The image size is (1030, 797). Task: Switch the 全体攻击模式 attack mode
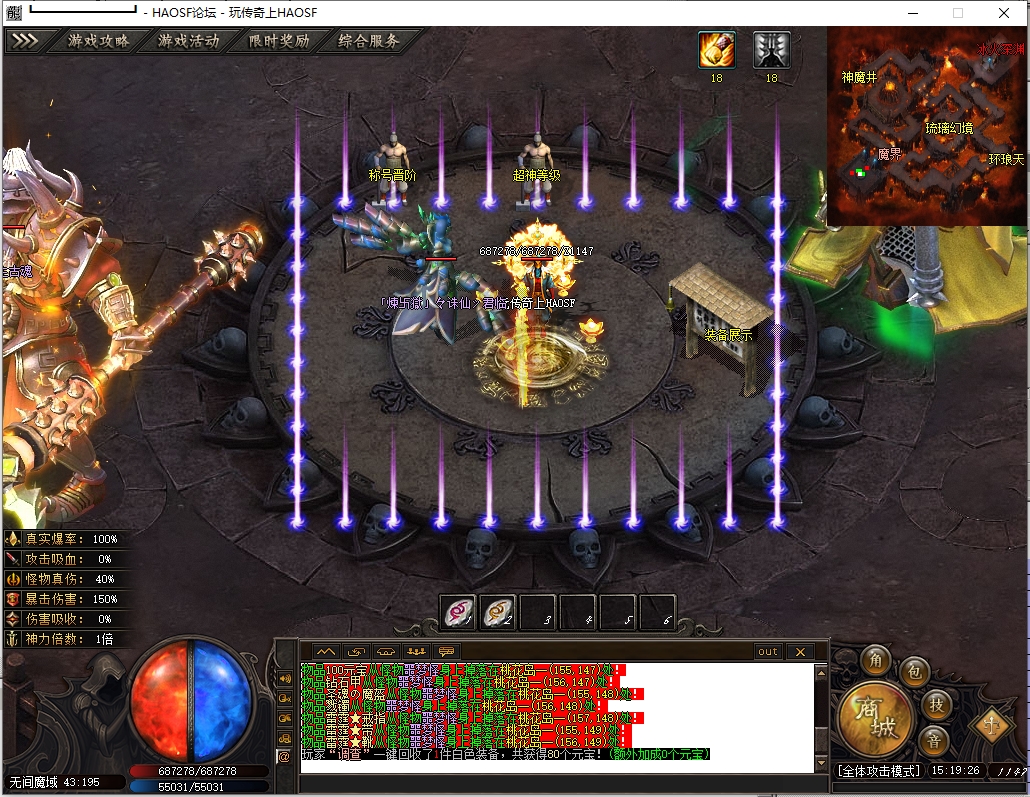tap(877, 772)
